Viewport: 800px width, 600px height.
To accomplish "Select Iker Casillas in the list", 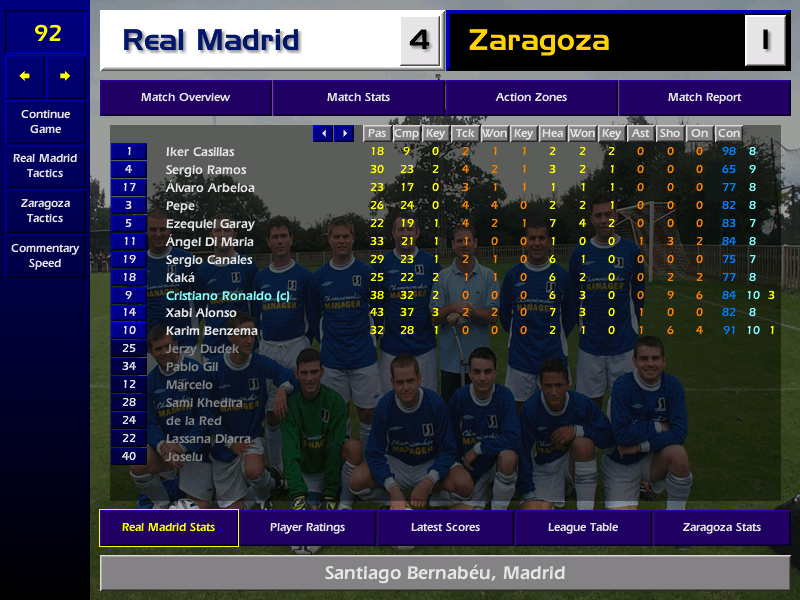I will tap(200, 152).
